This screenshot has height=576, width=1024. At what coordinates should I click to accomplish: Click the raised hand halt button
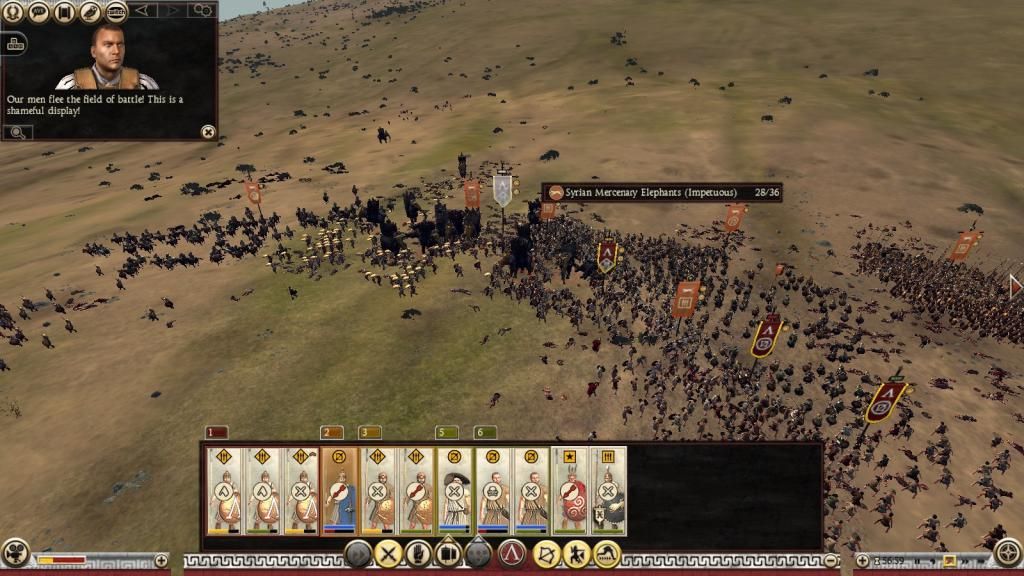(418, 553)
